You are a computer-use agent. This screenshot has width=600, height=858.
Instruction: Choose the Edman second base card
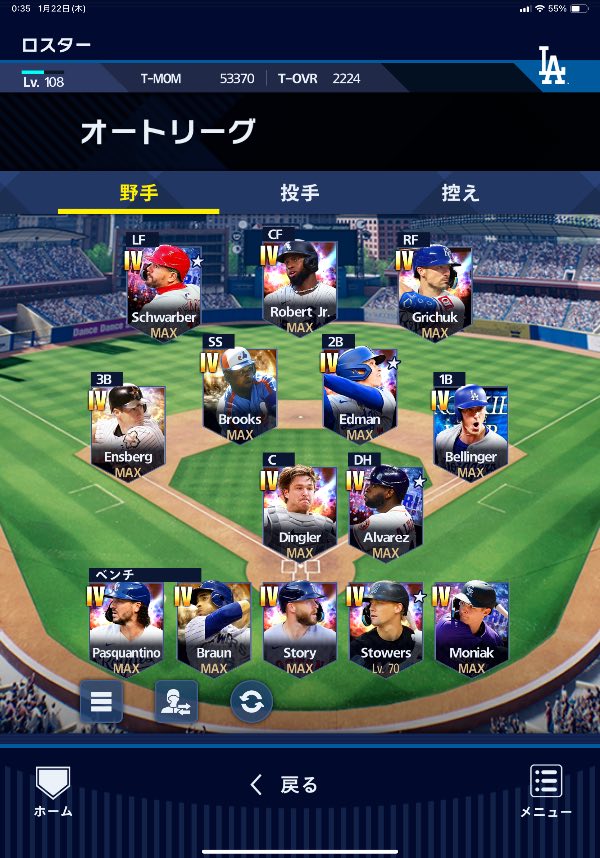pos(359,392)
